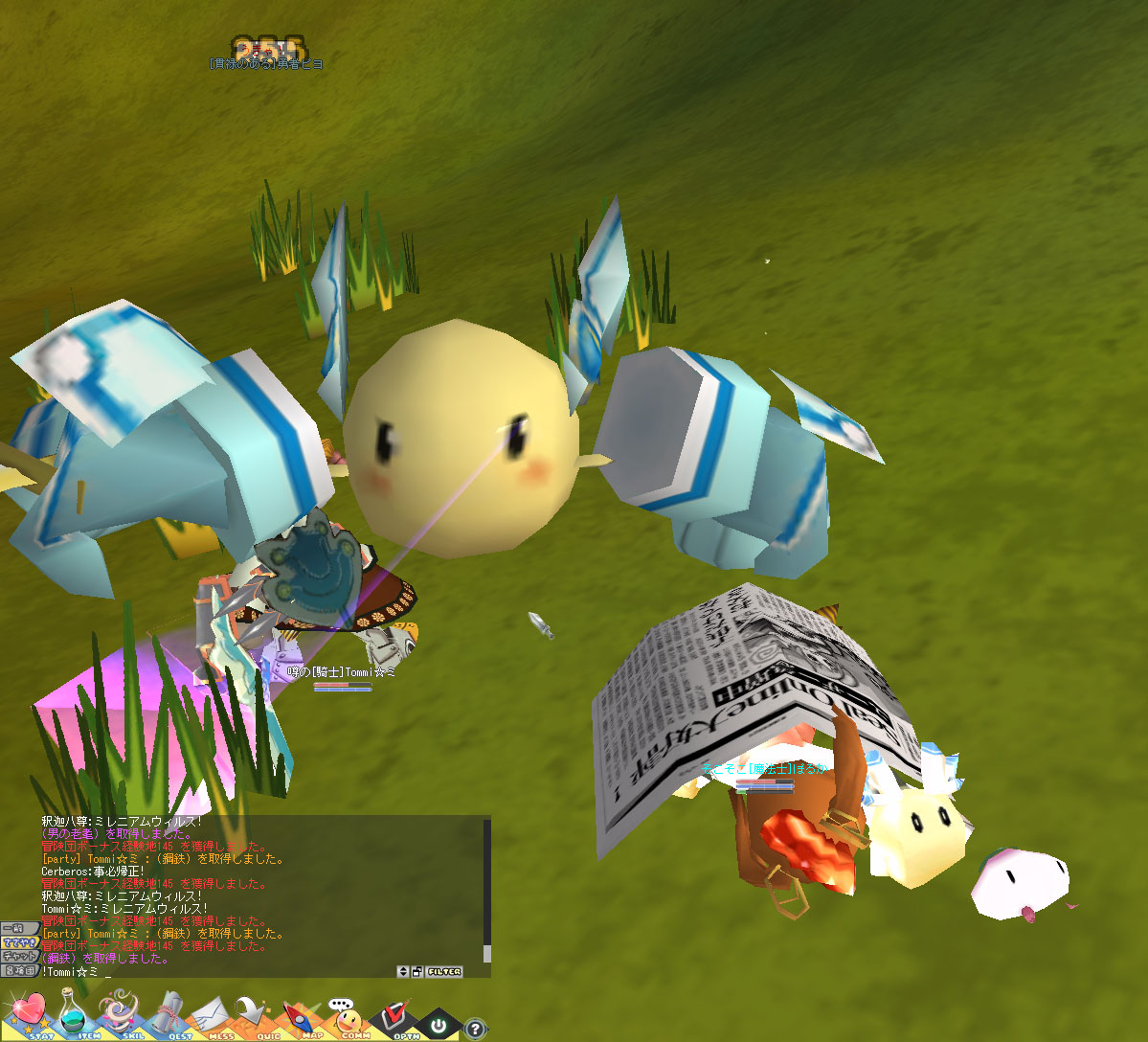Open the question mark help button
Image resolution: width=1148 pixels, height=1042 pixels.
coord(475,1030)
